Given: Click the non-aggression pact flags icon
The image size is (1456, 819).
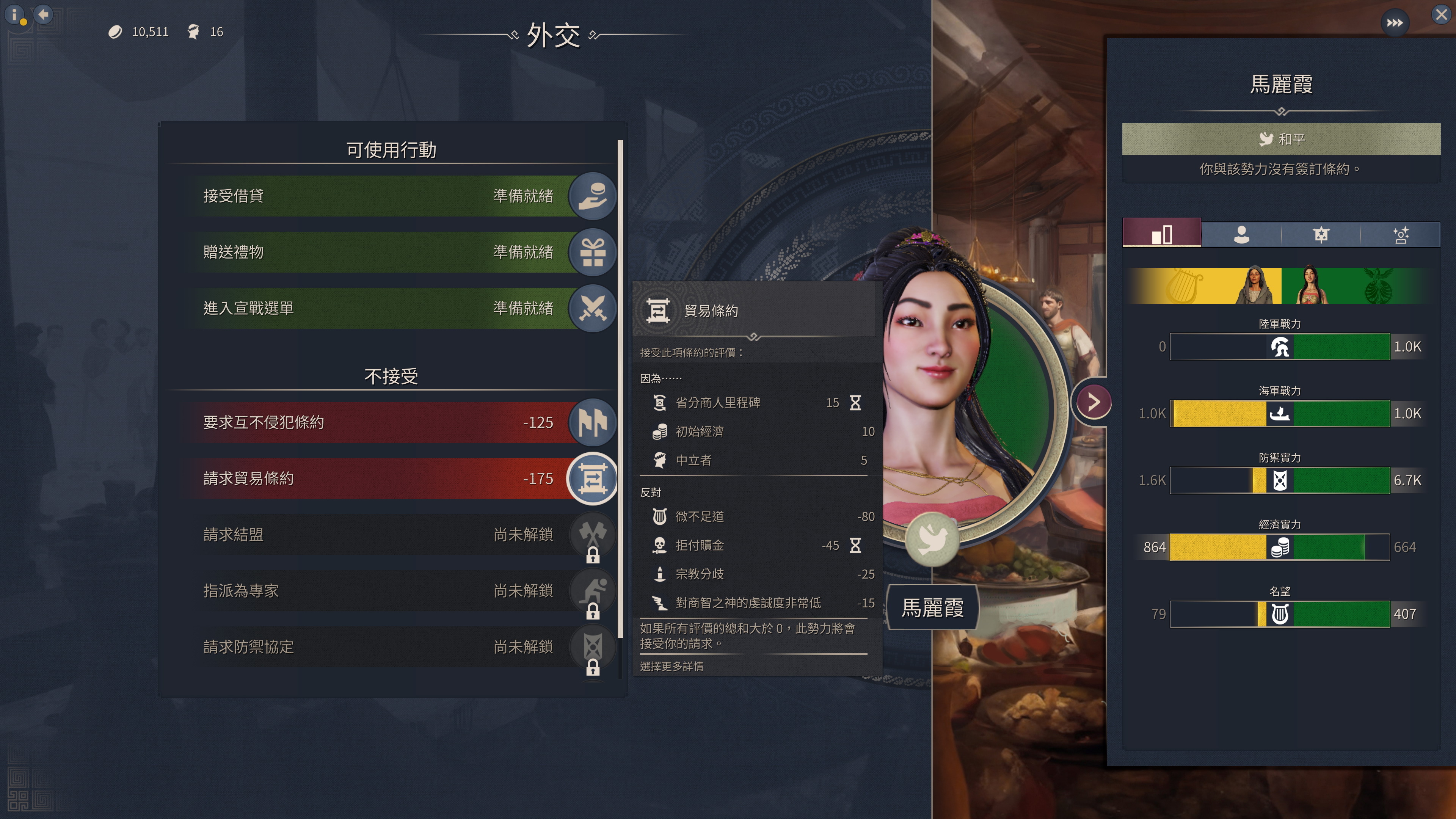Looking at the screenshot, I should [592, 422].
